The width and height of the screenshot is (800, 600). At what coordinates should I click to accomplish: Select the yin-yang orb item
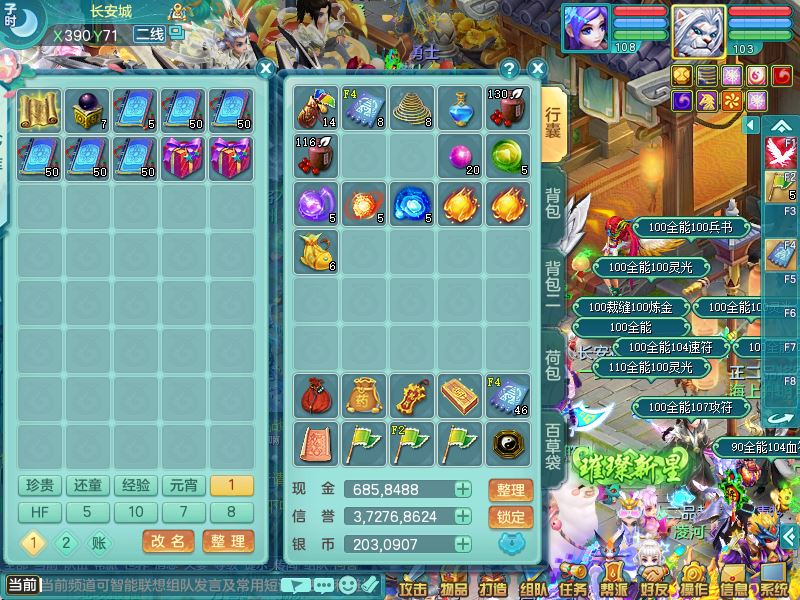tap(509, 443)
